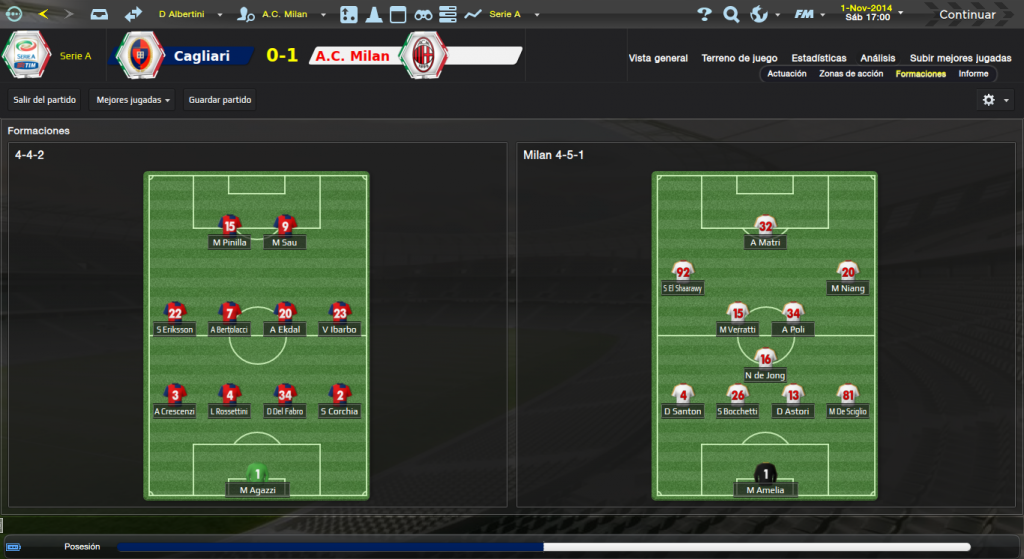Switch to the Actuación sub-tab
Image resolution: width=1024 pixels, height=559 pixels.
(x=787, y=74)
